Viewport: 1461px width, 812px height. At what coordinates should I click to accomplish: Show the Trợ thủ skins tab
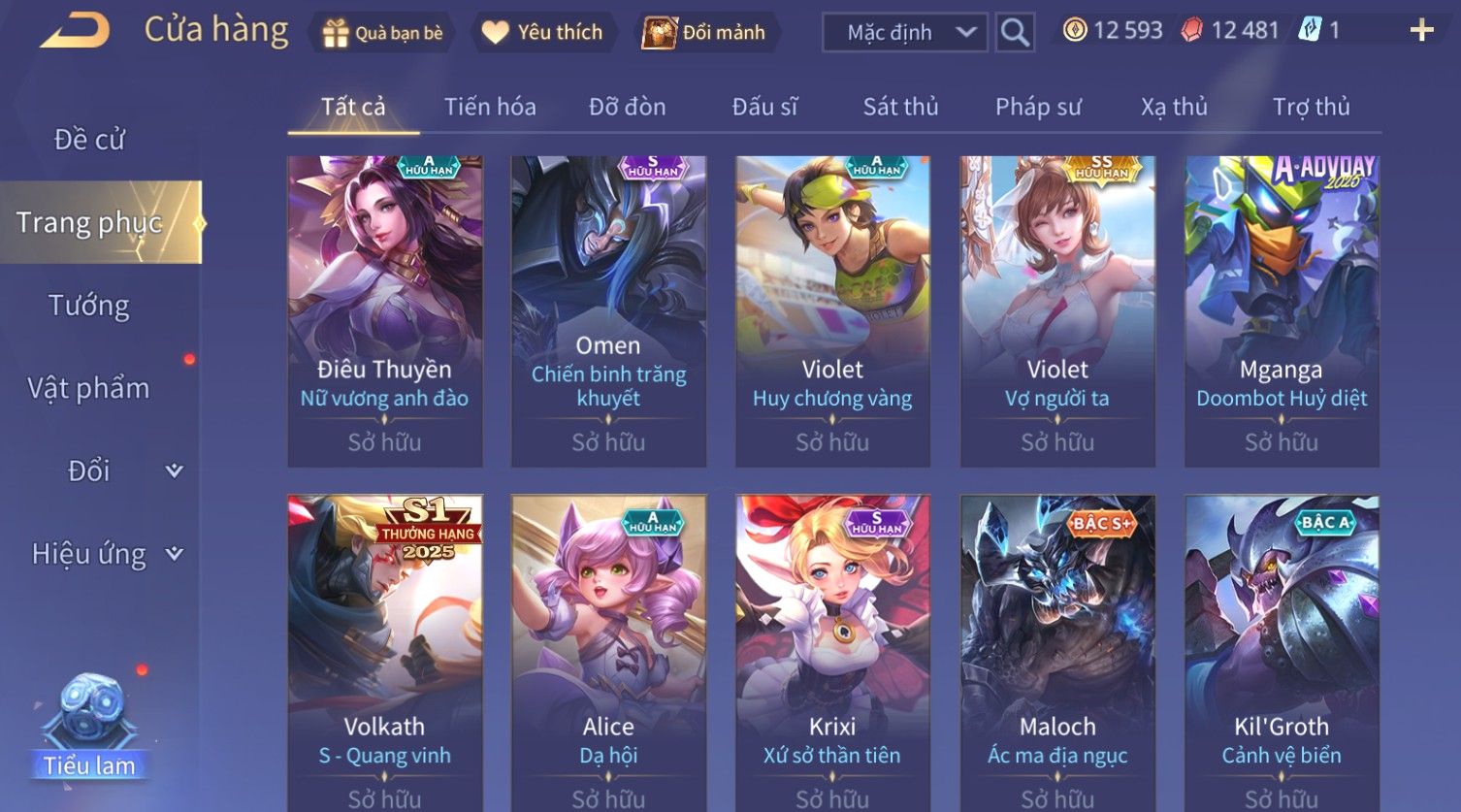(x=1311, y=107)
